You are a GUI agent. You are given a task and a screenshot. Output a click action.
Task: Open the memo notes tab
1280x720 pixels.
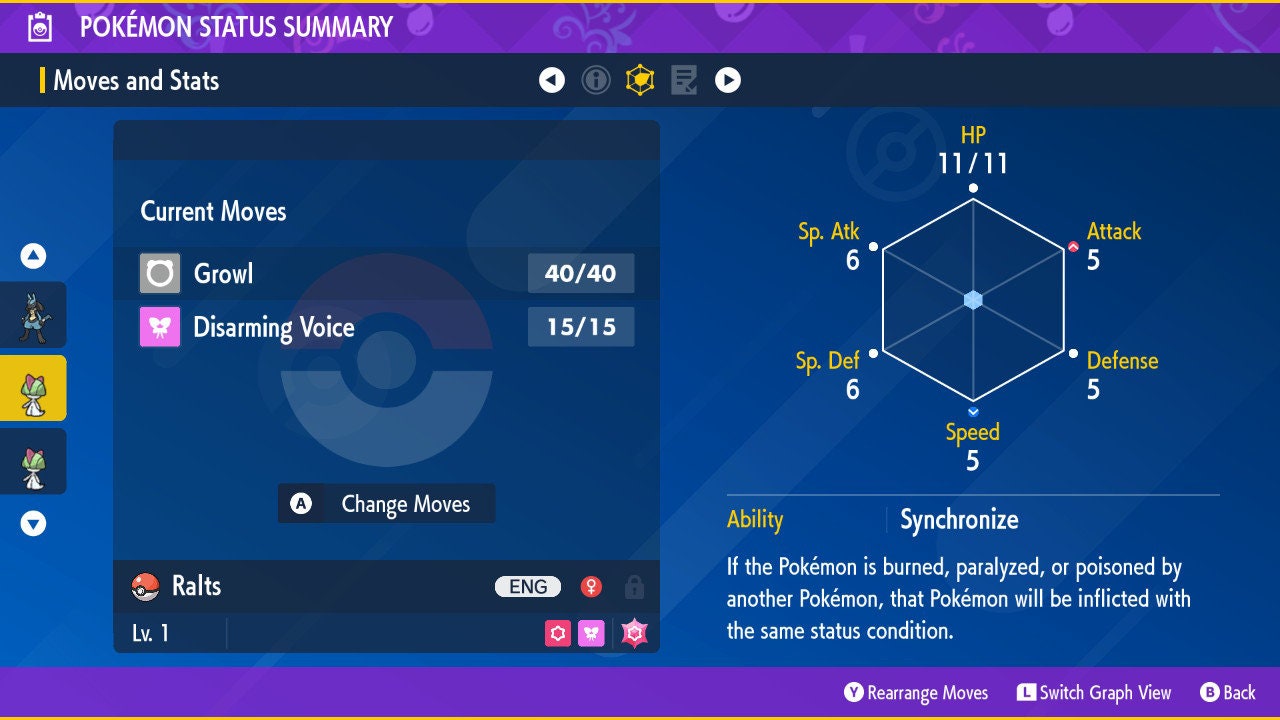click(684, 80)
